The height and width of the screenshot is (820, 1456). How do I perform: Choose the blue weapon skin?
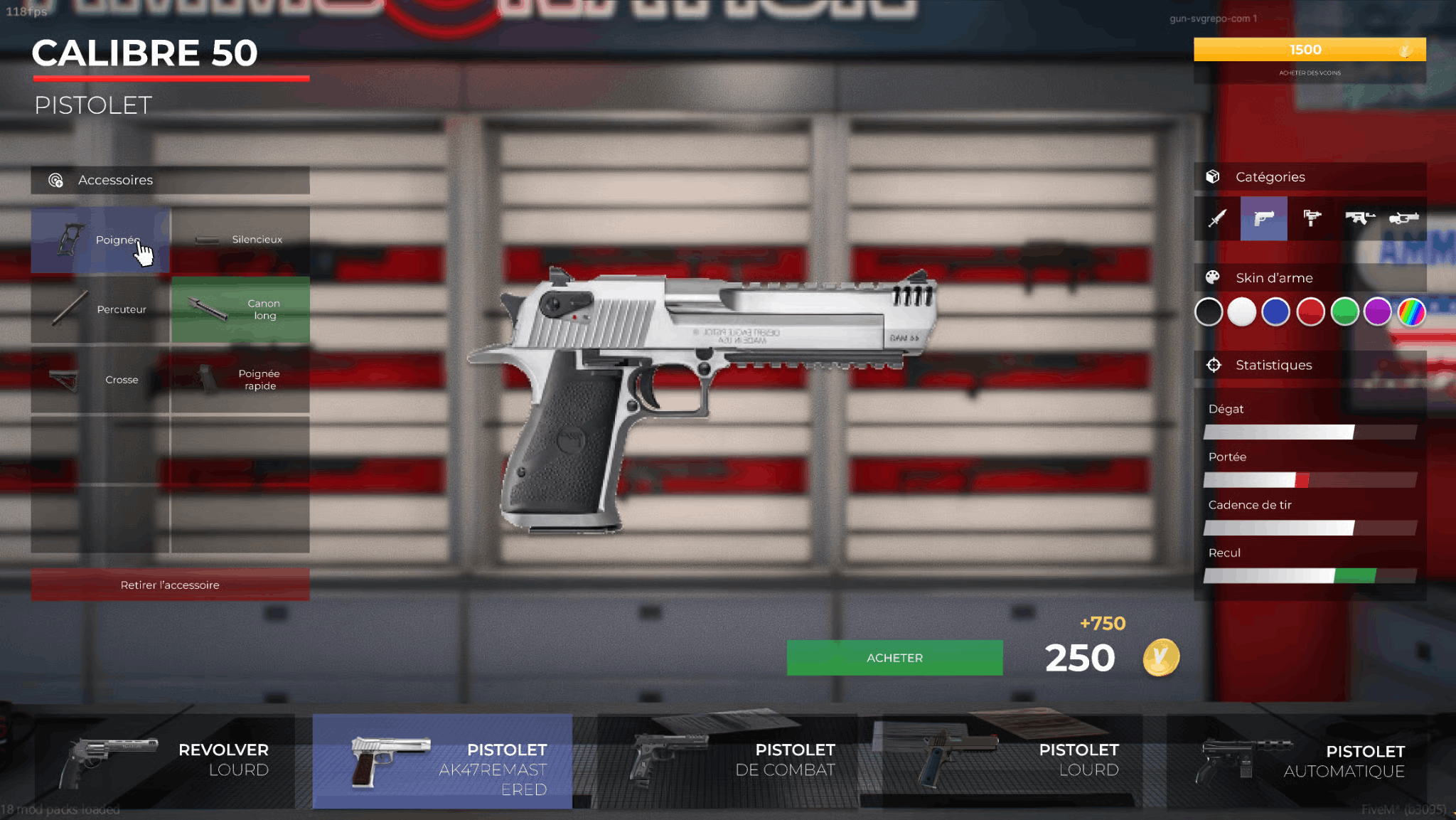click(x=1276, y=312)
